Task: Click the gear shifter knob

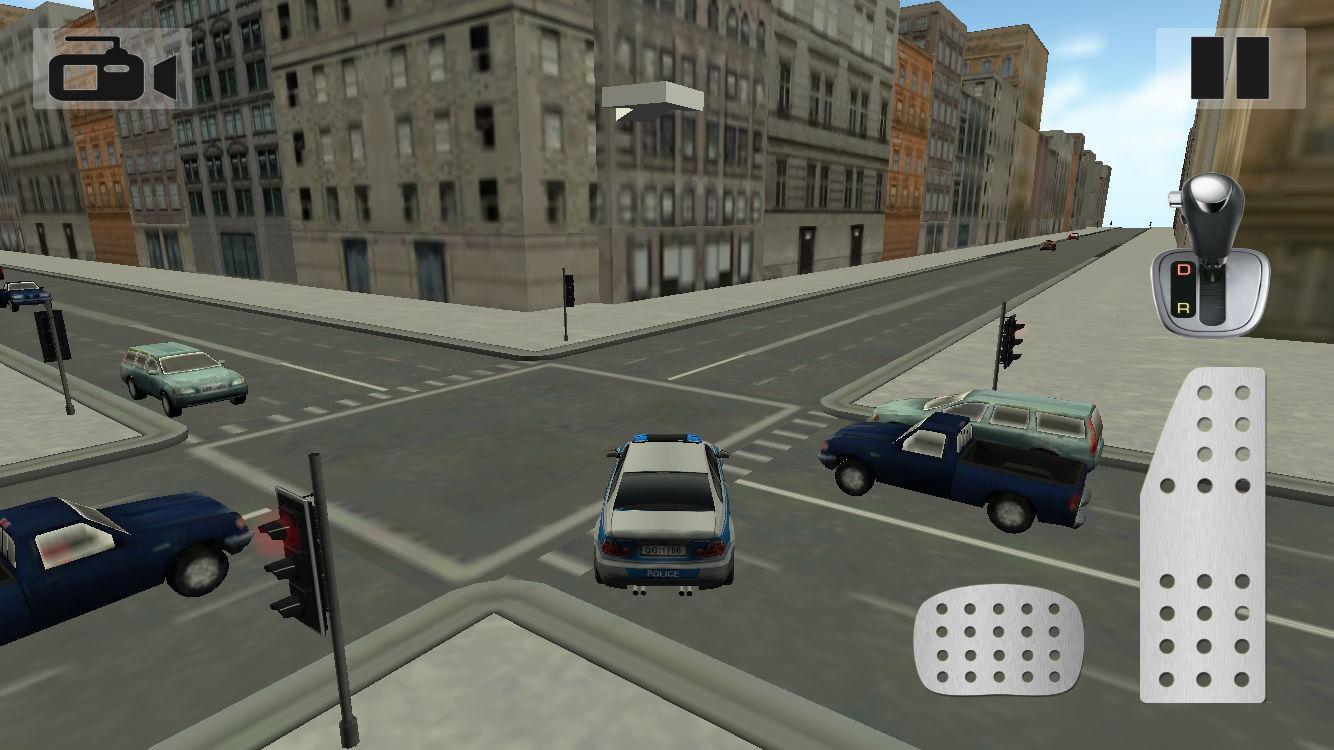Action: 1213,207
